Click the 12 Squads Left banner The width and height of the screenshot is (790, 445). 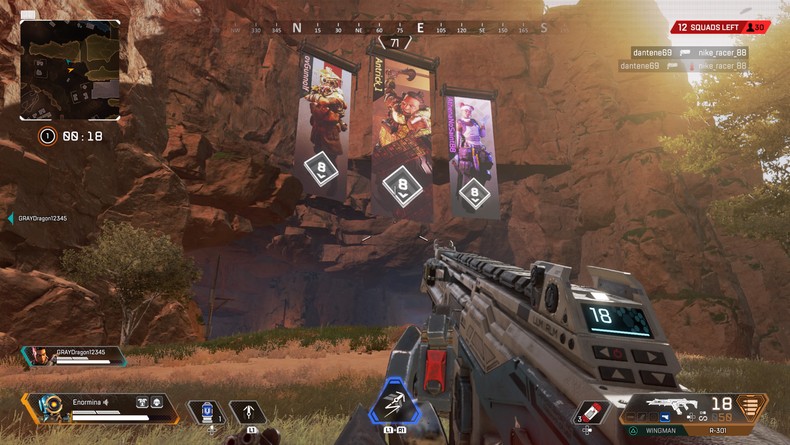pos(719,28)
